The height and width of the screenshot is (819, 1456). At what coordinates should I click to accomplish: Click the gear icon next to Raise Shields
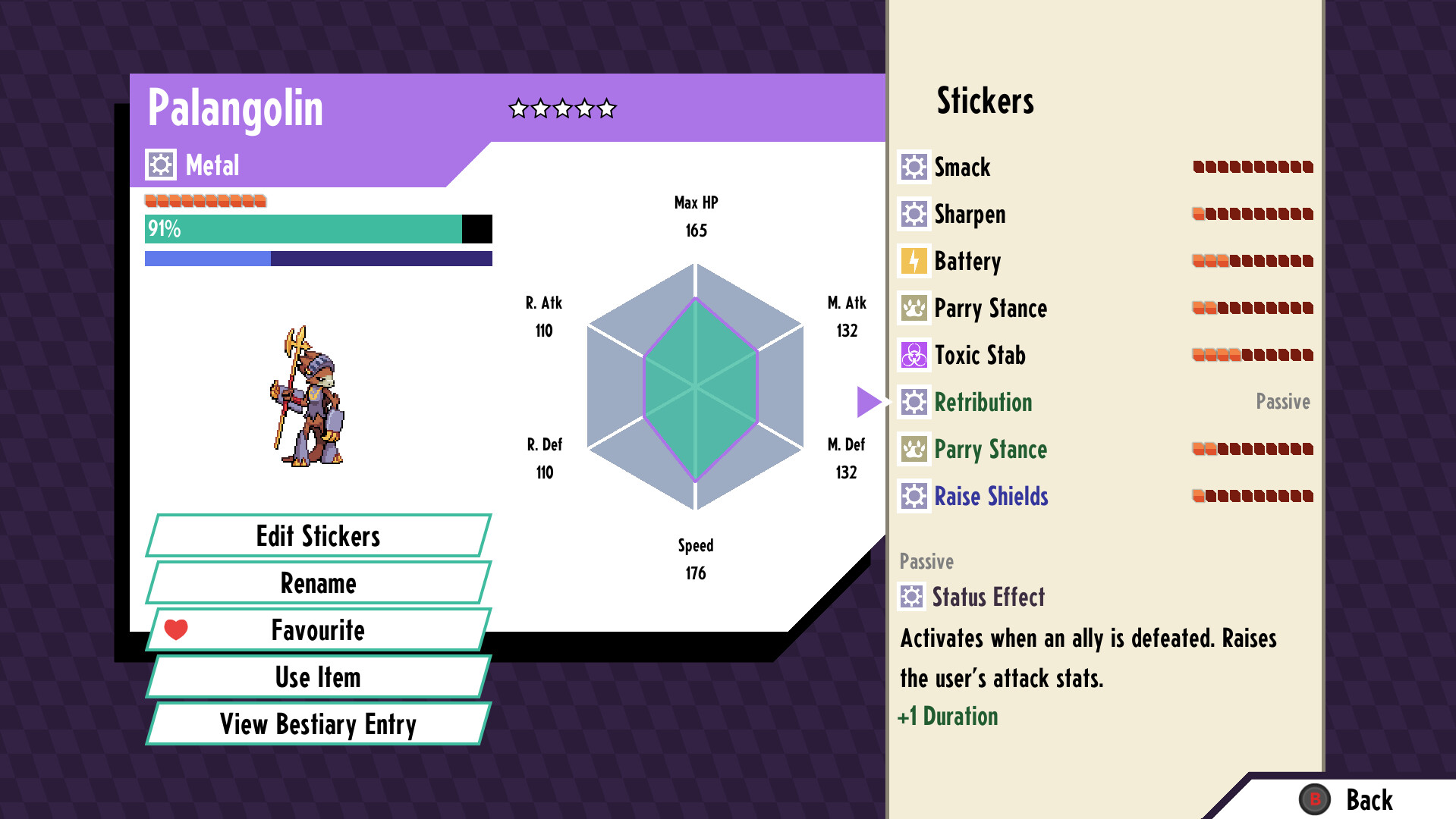(914, 496)
